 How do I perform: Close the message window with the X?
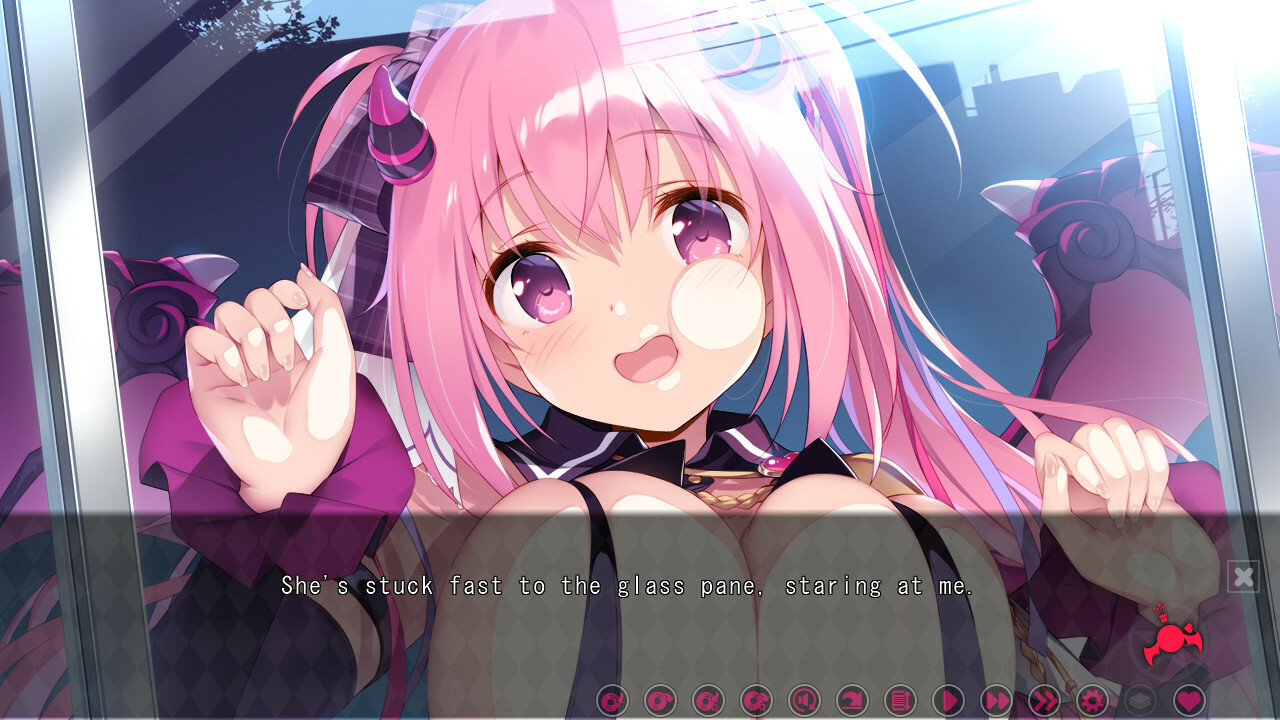click(x=1243, y=576)
